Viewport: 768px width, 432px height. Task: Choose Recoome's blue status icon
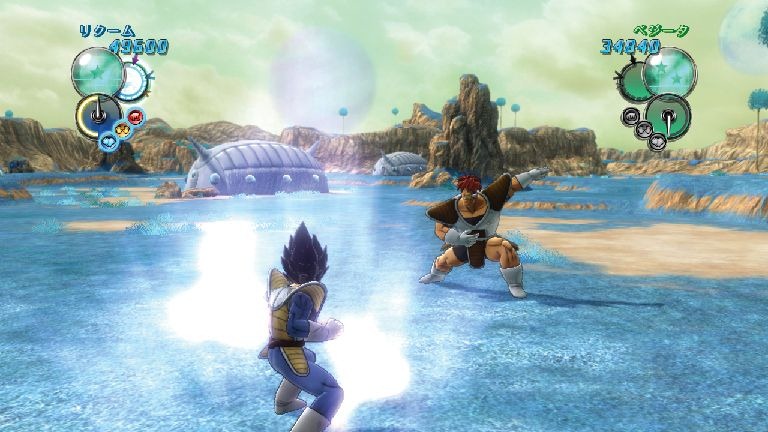pos(108,141)
